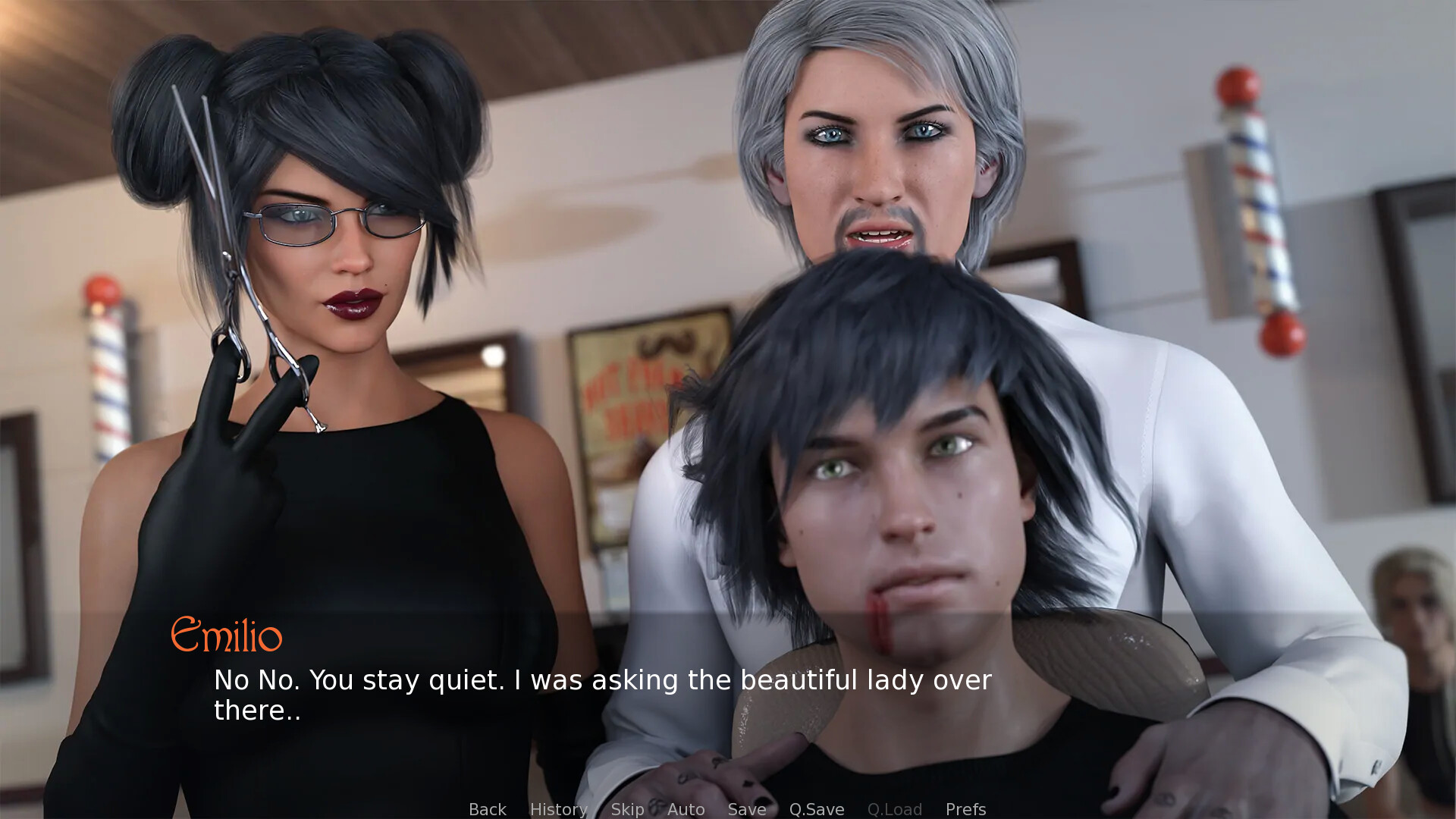Screen dimensions: 1456x819
Task: Open the Save game screen
Action: 746,809
